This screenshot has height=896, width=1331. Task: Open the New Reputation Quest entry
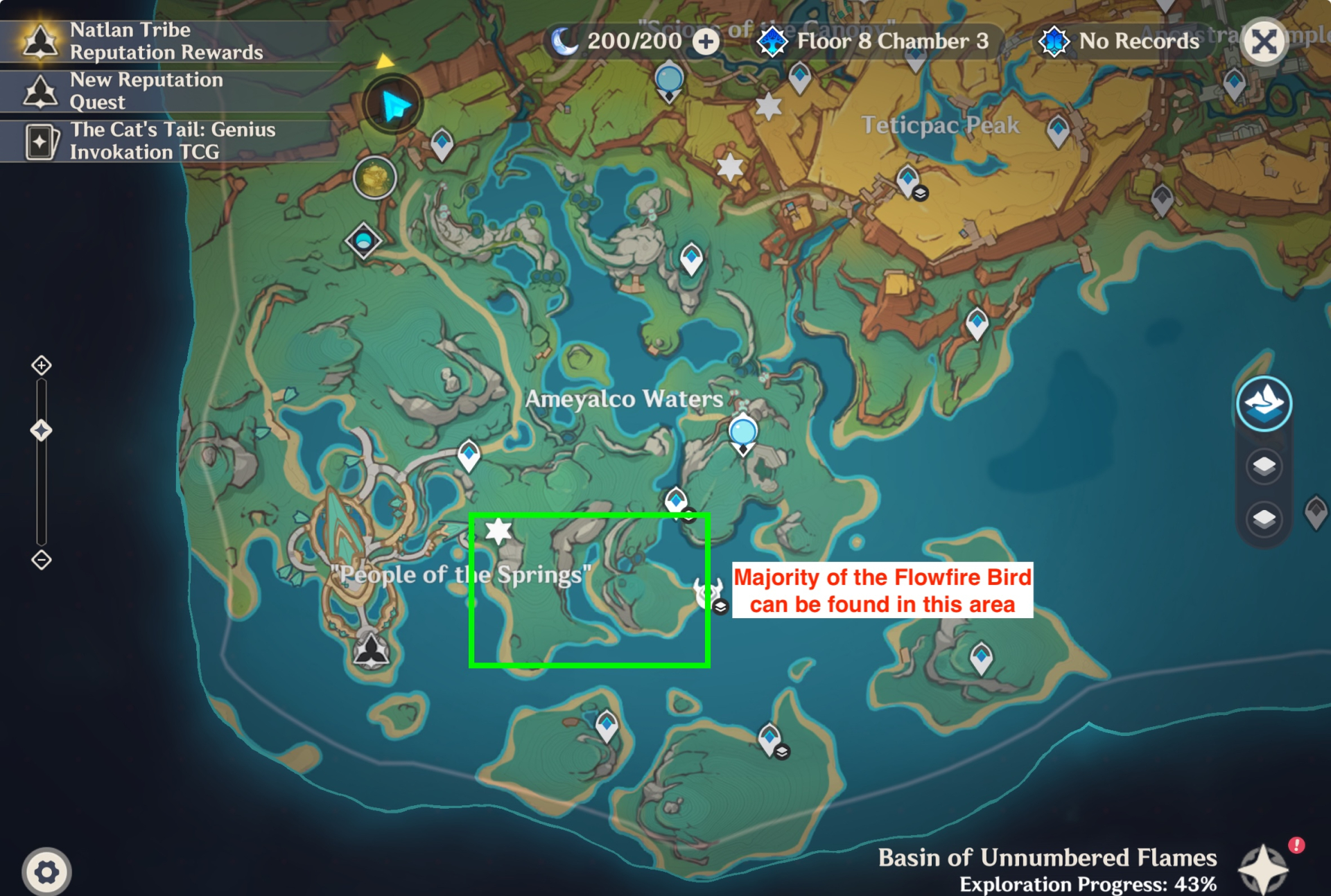[x=42, y=91]
